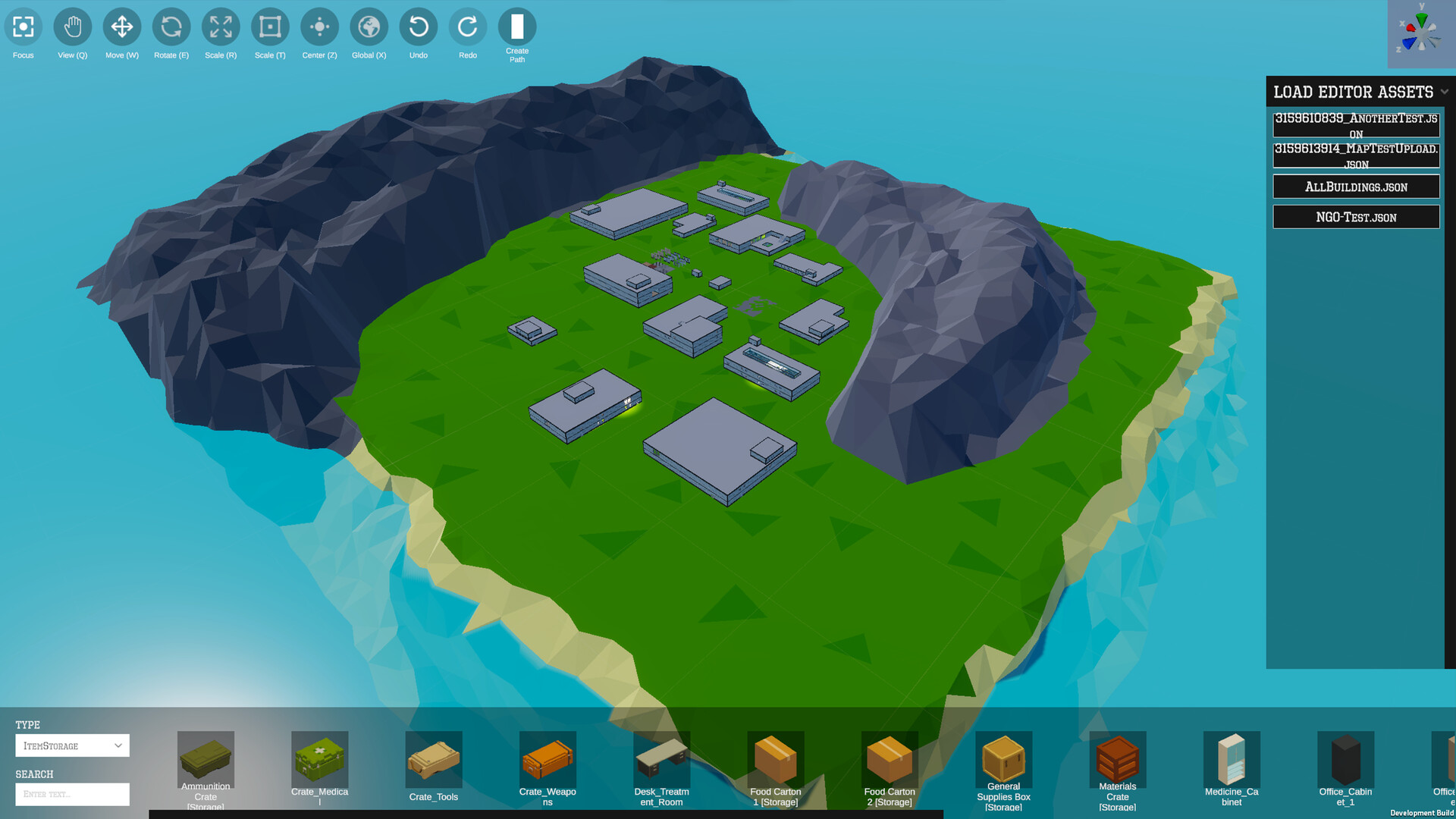The width and height of the screenshot is (1456, 819).
Task: Activate the View hand tool
Action: pyautogui.click(x=71, y=27)
